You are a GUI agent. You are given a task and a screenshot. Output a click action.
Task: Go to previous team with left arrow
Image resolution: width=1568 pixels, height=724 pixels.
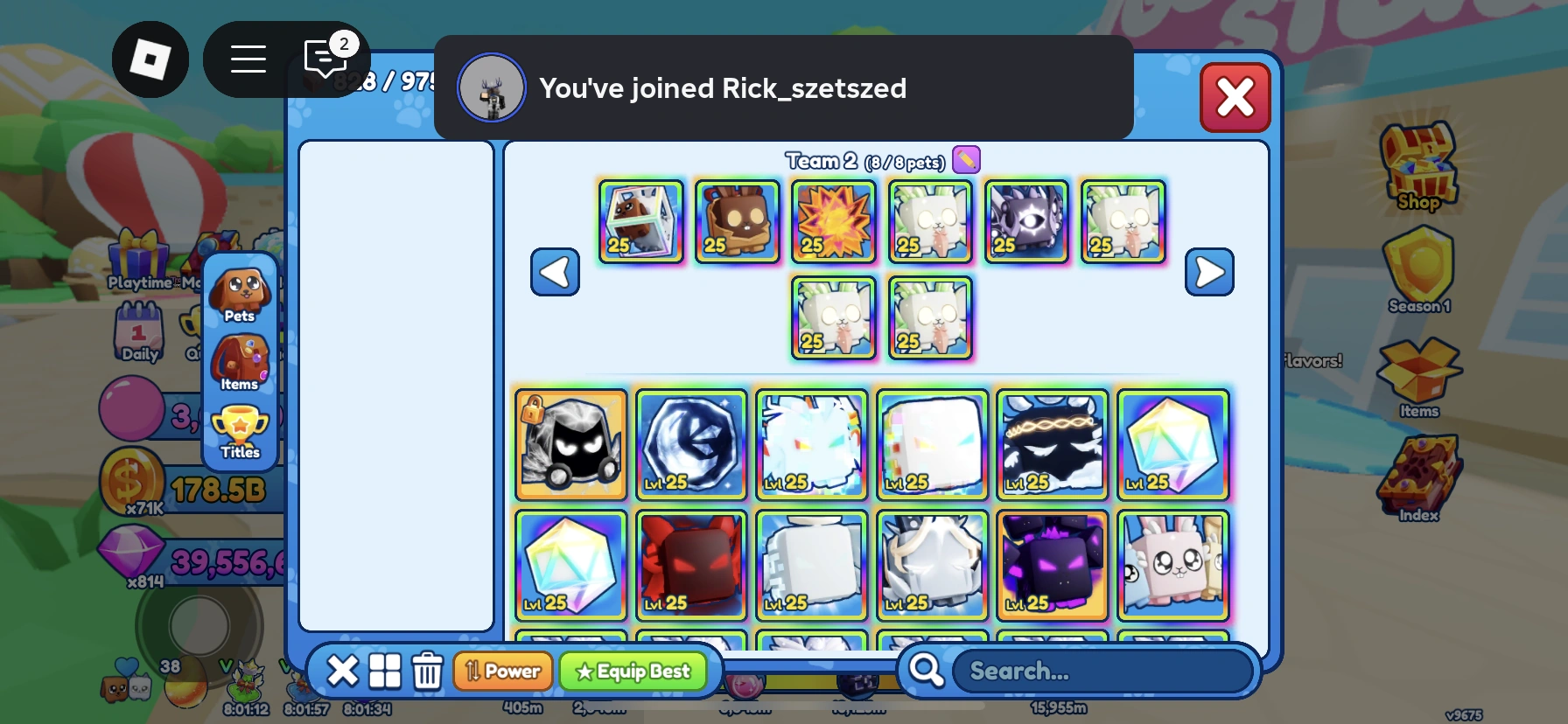coord(555,272)
